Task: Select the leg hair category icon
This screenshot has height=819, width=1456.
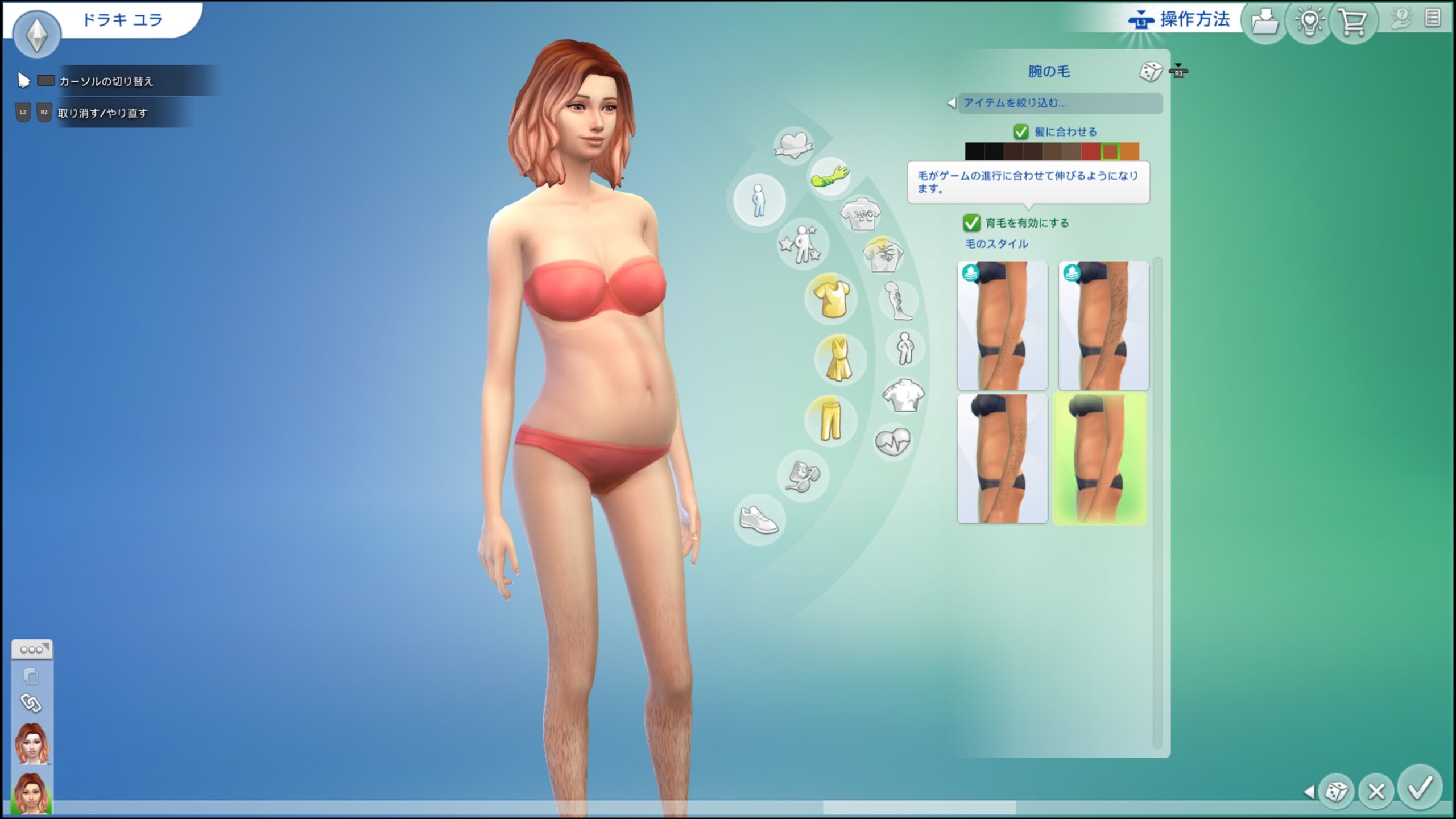Action: (x=899, y=301)
